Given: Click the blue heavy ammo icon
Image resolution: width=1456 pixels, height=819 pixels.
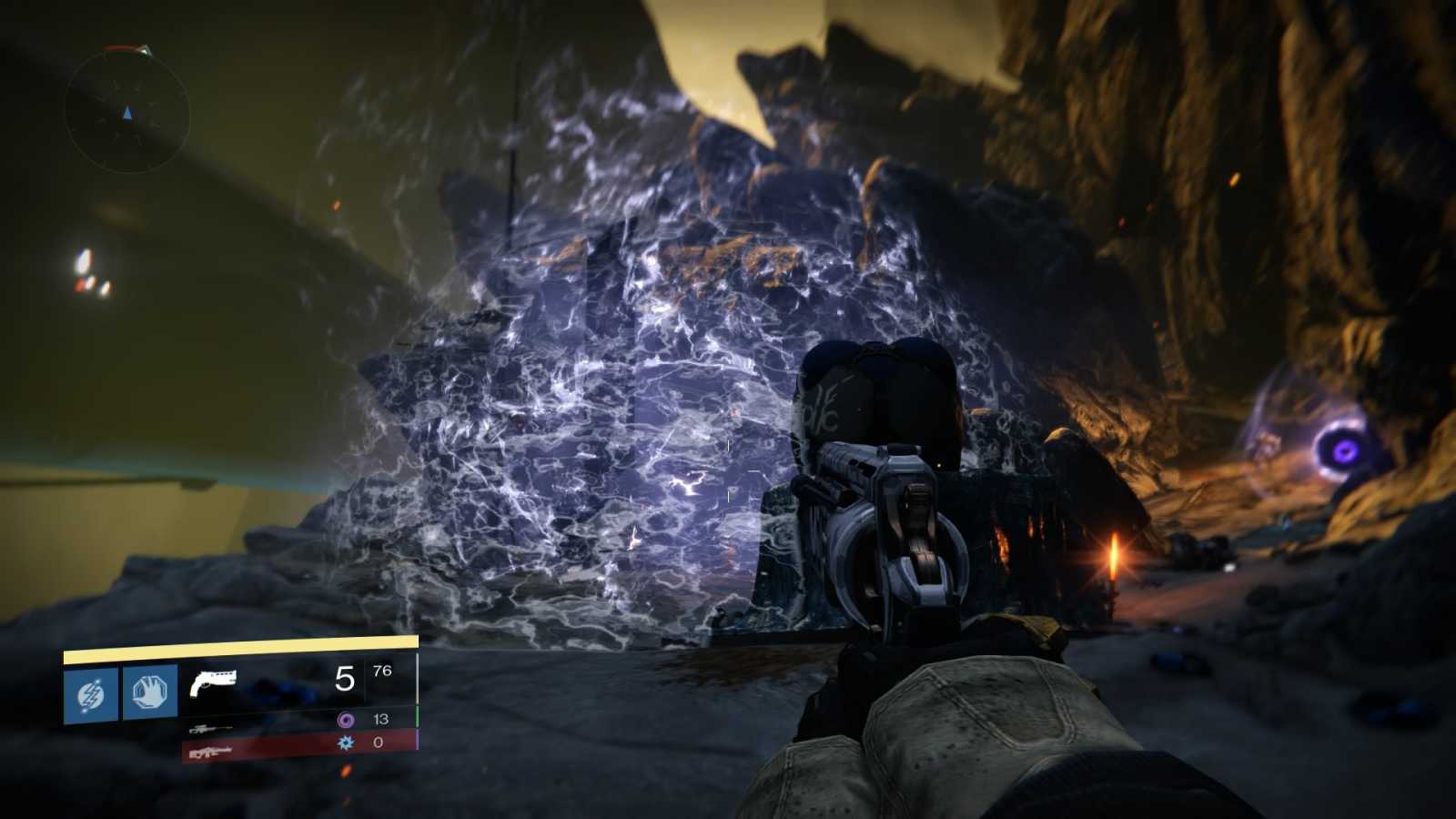Looking at the screenshot, I should 345,743.
